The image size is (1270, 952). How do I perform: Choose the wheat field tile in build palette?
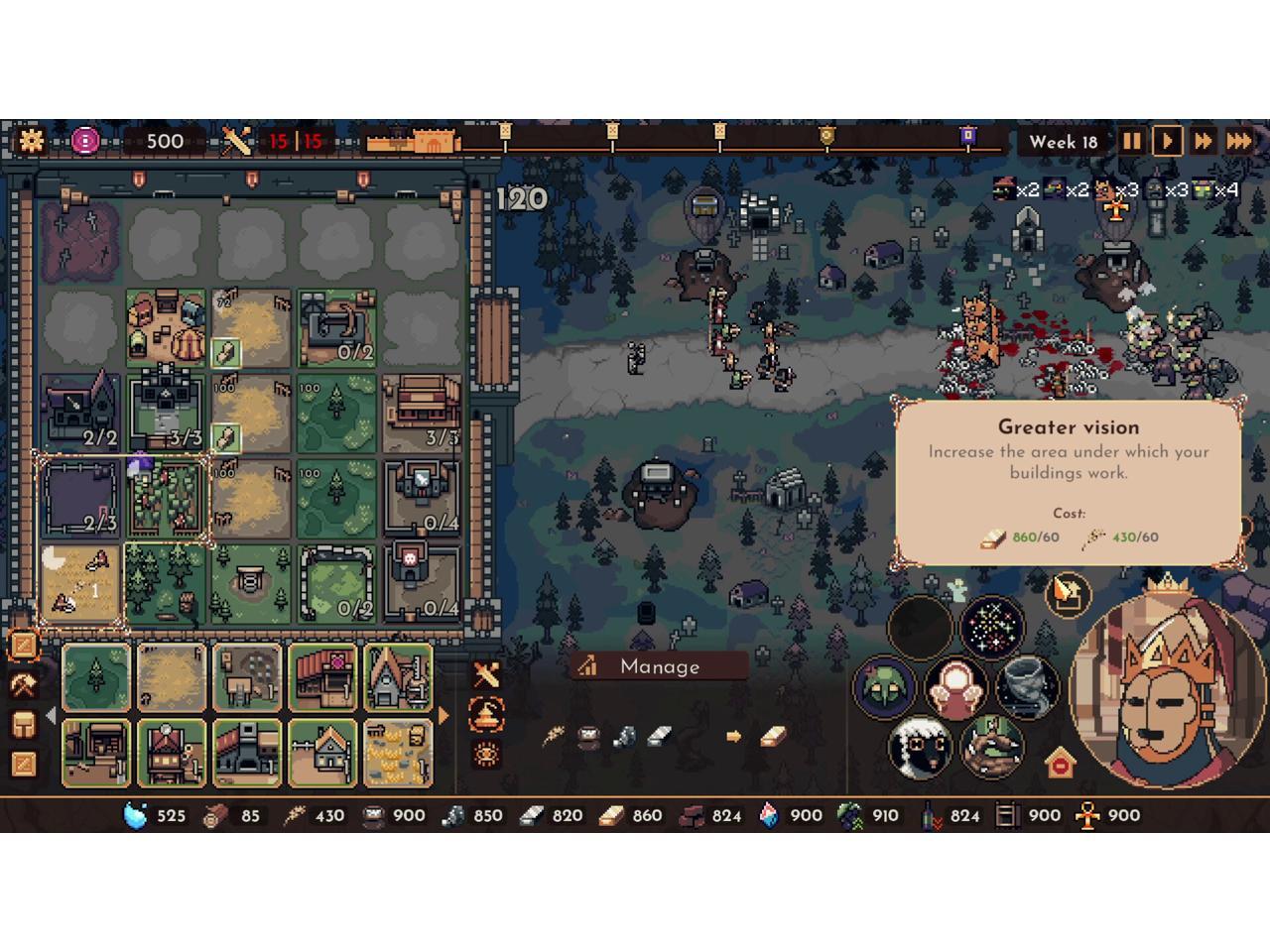pyautogui.click(x=172, y=677)
